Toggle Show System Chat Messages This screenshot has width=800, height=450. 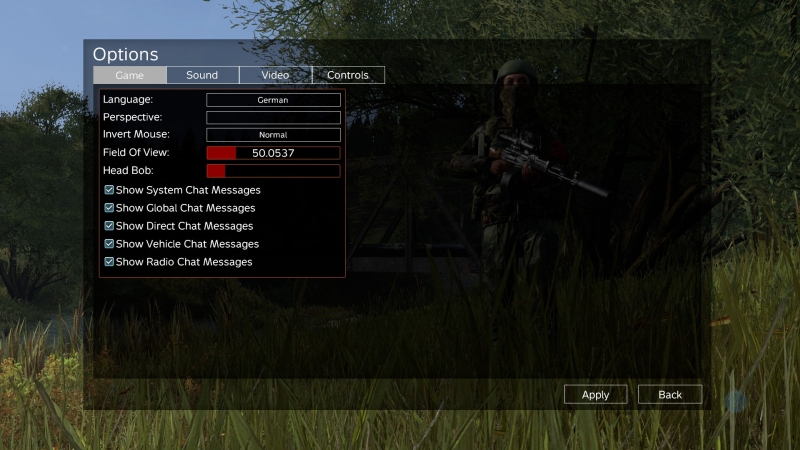point(110,190)
